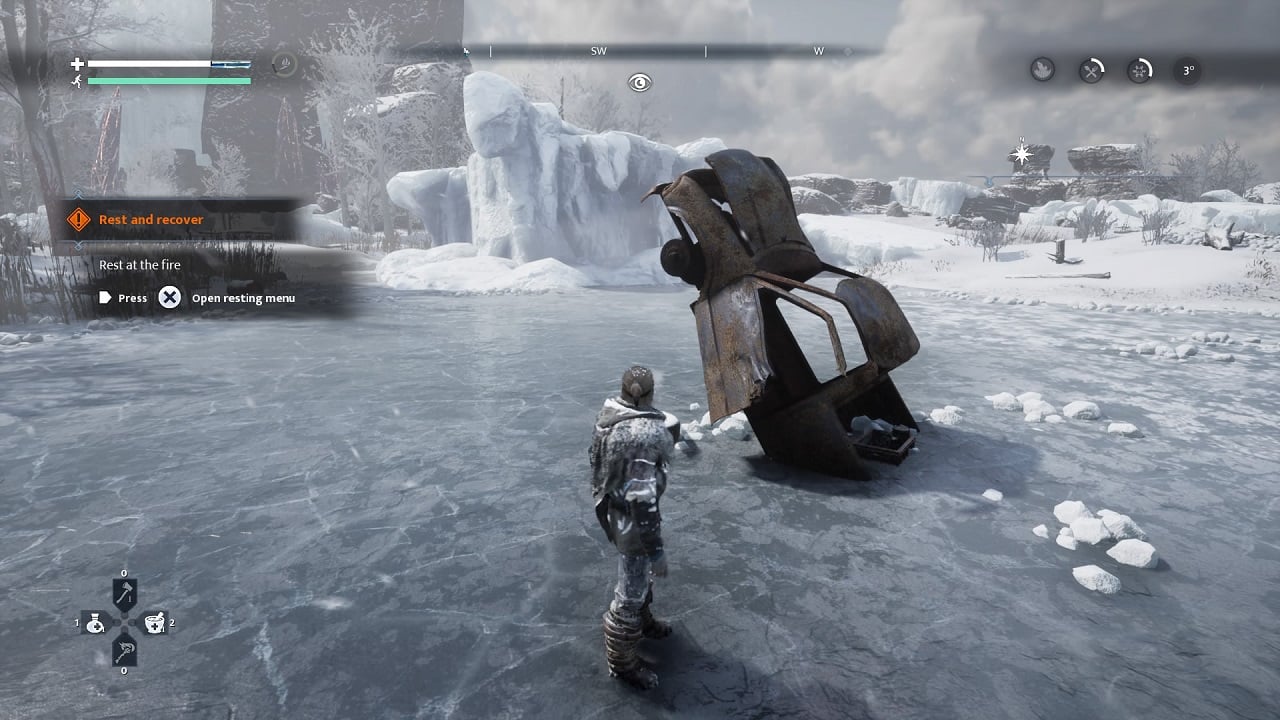Select the curved-head tool quick slot

coord(124,650)
